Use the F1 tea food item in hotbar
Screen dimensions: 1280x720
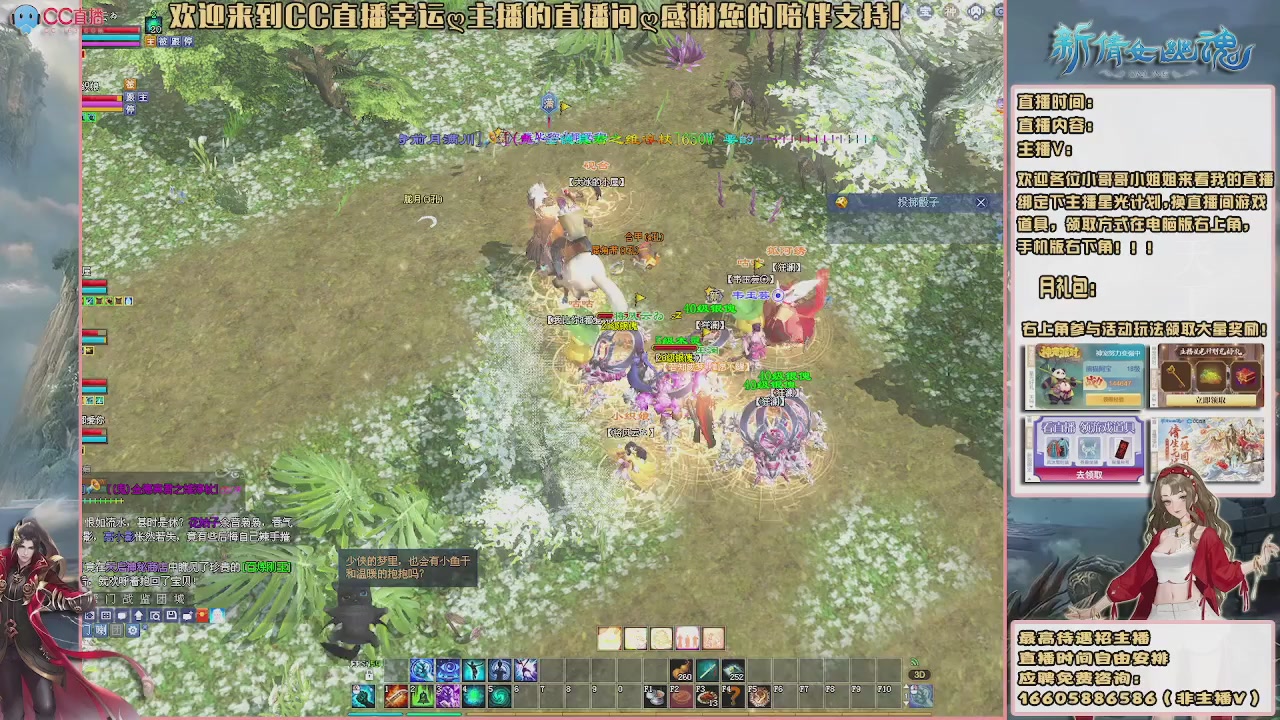click(x=654, y=698)
